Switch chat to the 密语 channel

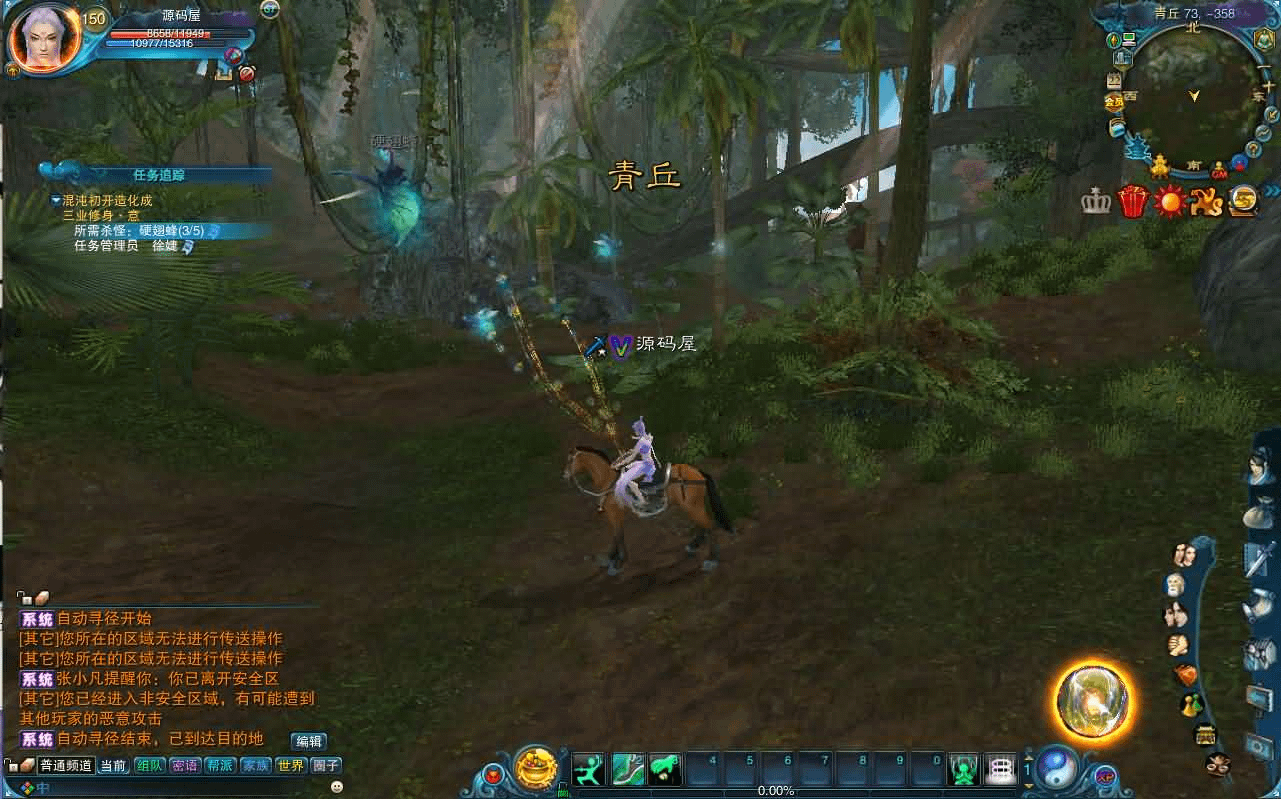pyautogui.click(x=184, y=766)
